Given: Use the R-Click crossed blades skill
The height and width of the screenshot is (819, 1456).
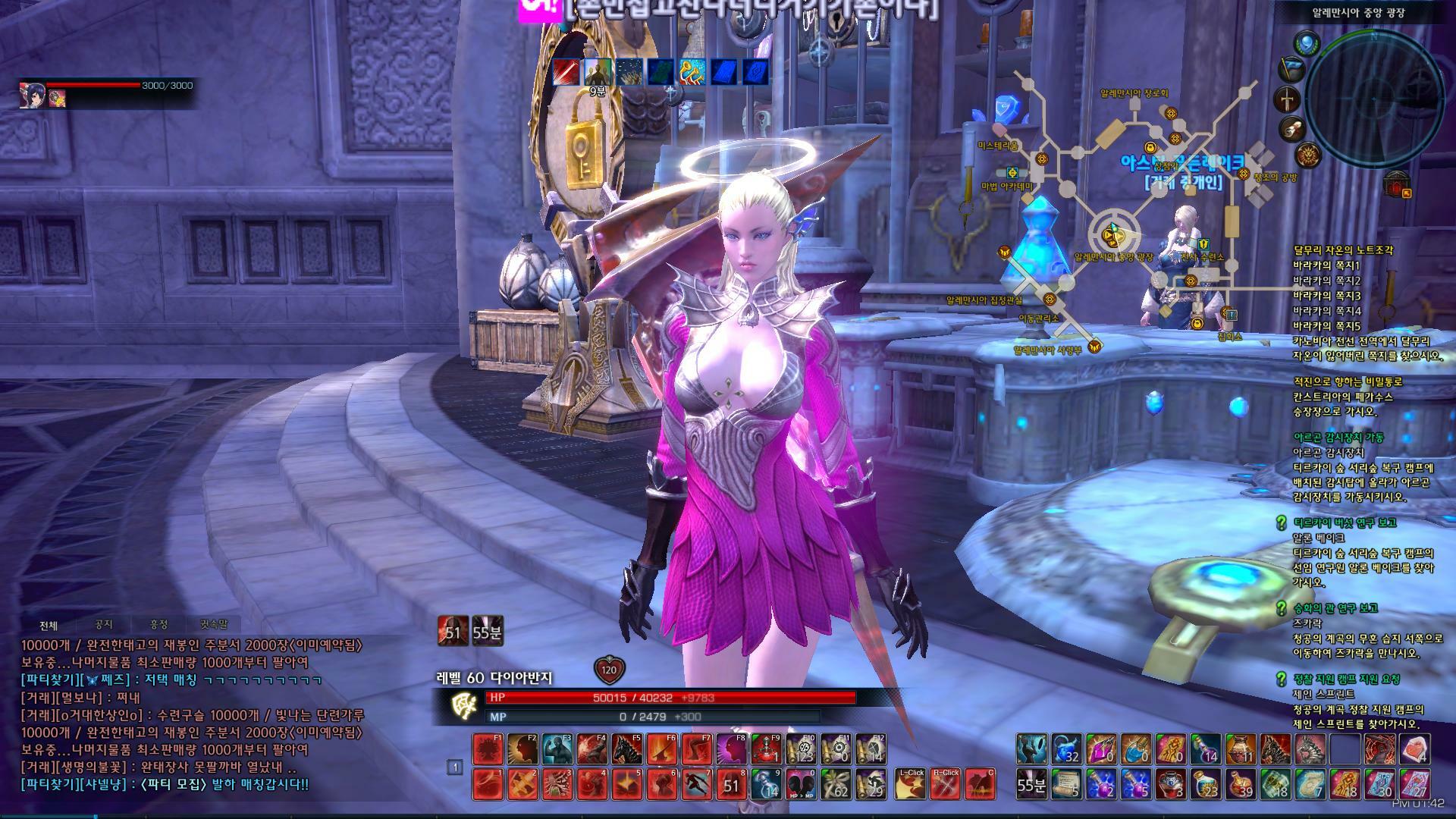Looking at the screenshot, I should [946, 784].
